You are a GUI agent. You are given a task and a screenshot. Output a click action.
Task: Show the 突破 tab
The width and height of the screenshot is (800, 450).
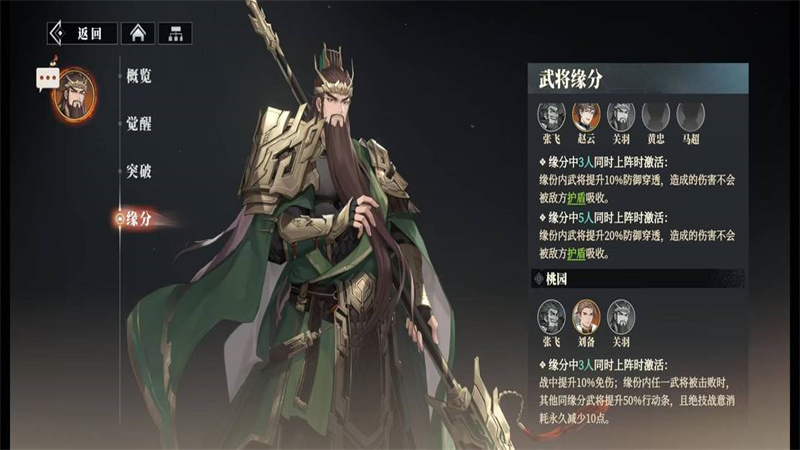[x=139, y=171]
